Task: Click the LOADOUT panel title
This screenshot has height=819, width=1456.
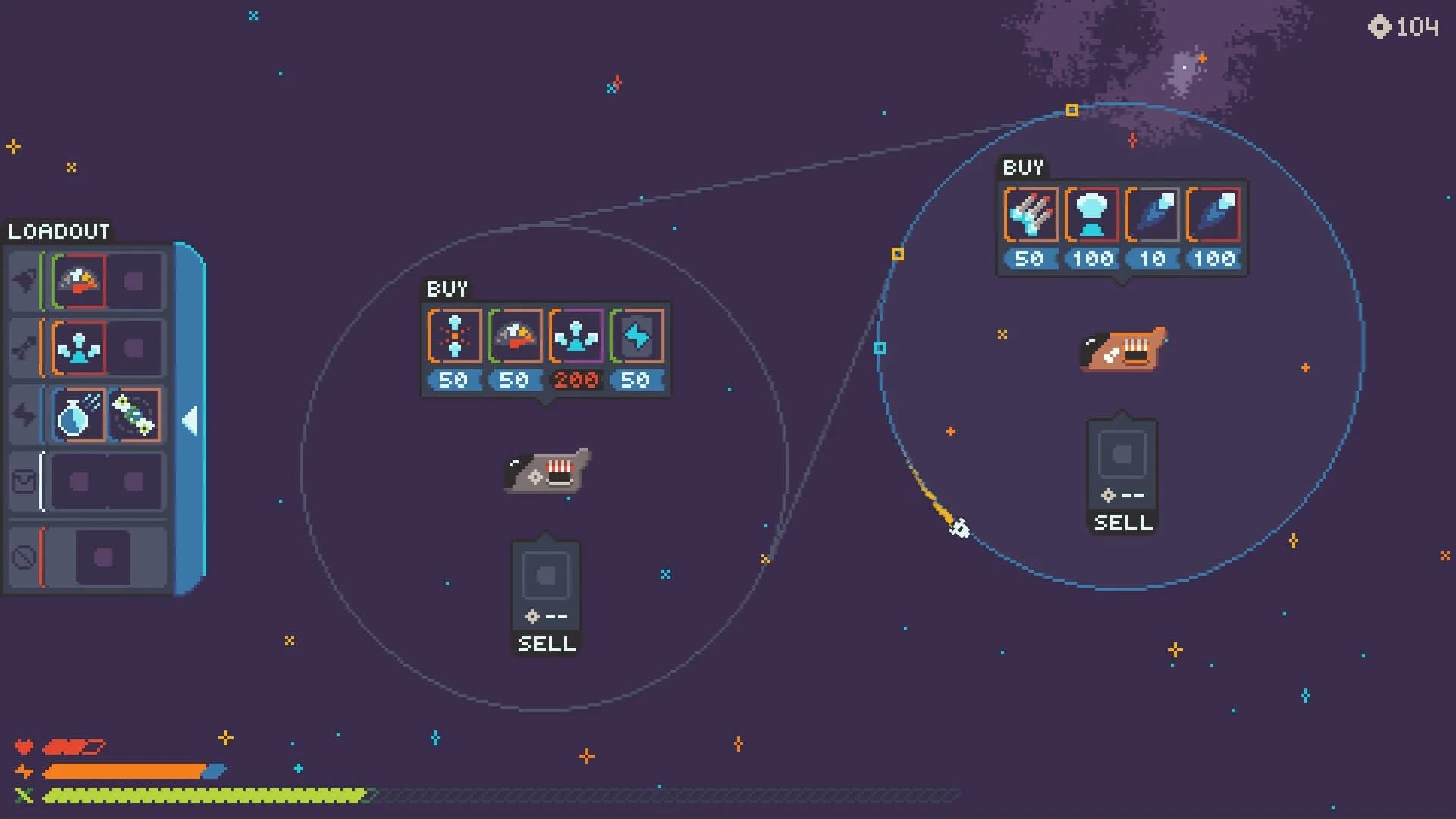Action: (58, 231)
